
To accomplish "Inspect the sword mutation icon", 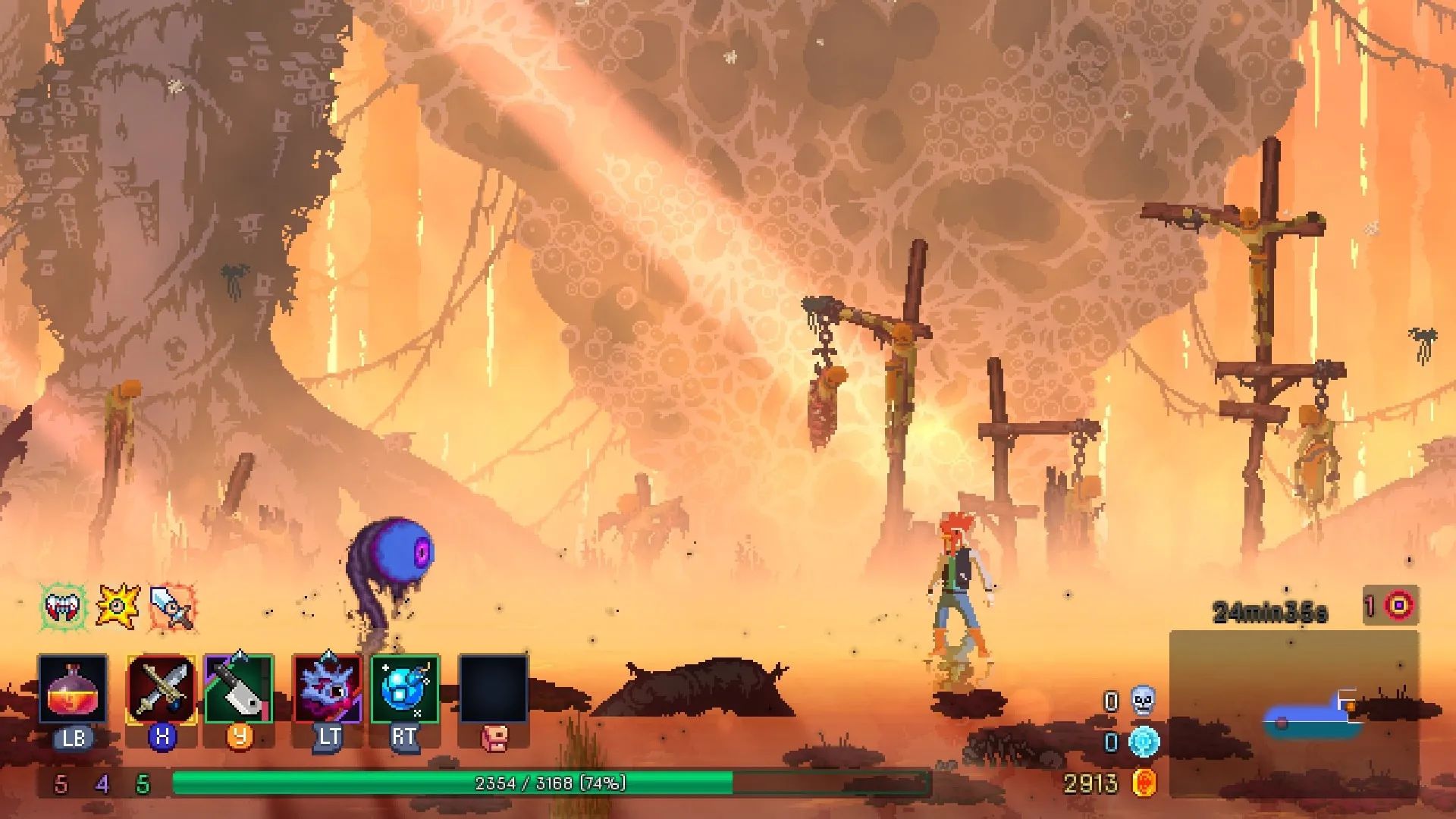I will tap(173, 607).
